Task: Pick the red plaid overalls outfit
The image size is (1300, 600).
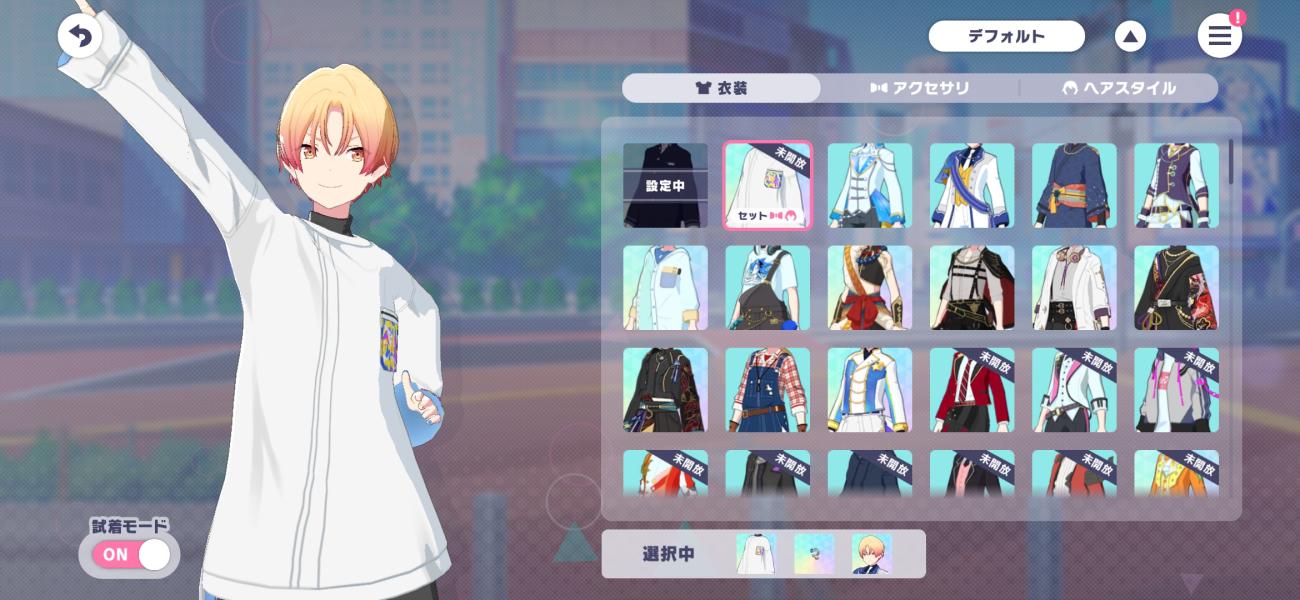Action: click(x=767, y=390)
